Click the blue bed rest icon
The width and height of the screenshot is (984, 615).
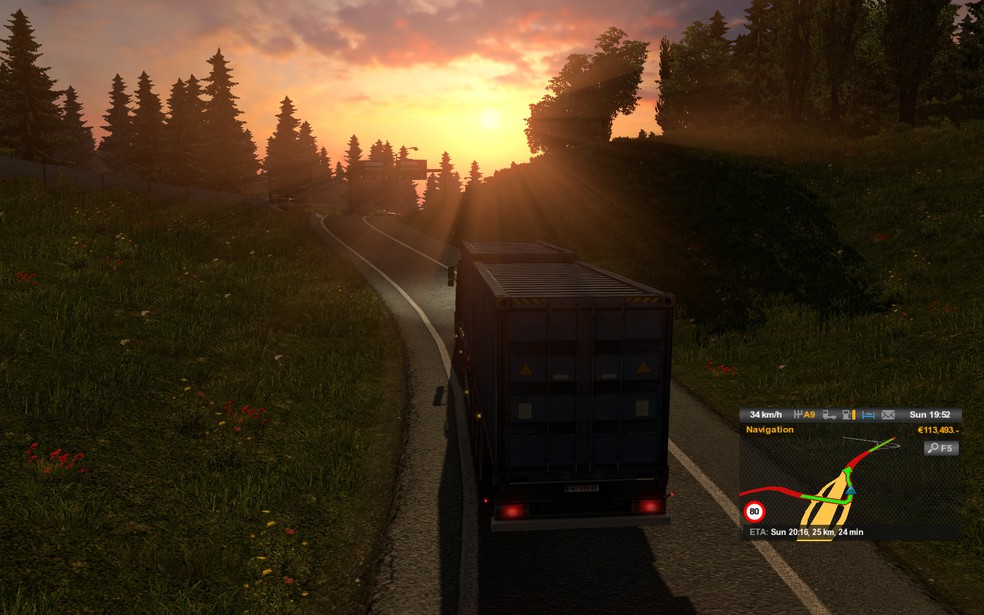point(868,415)
